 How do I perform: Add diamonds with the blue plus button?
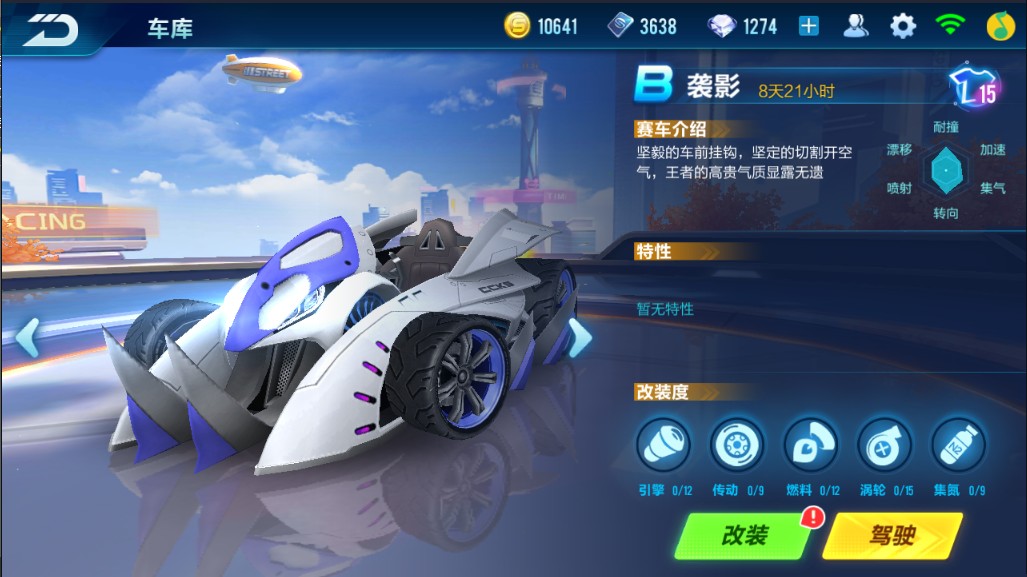point(808,27)
